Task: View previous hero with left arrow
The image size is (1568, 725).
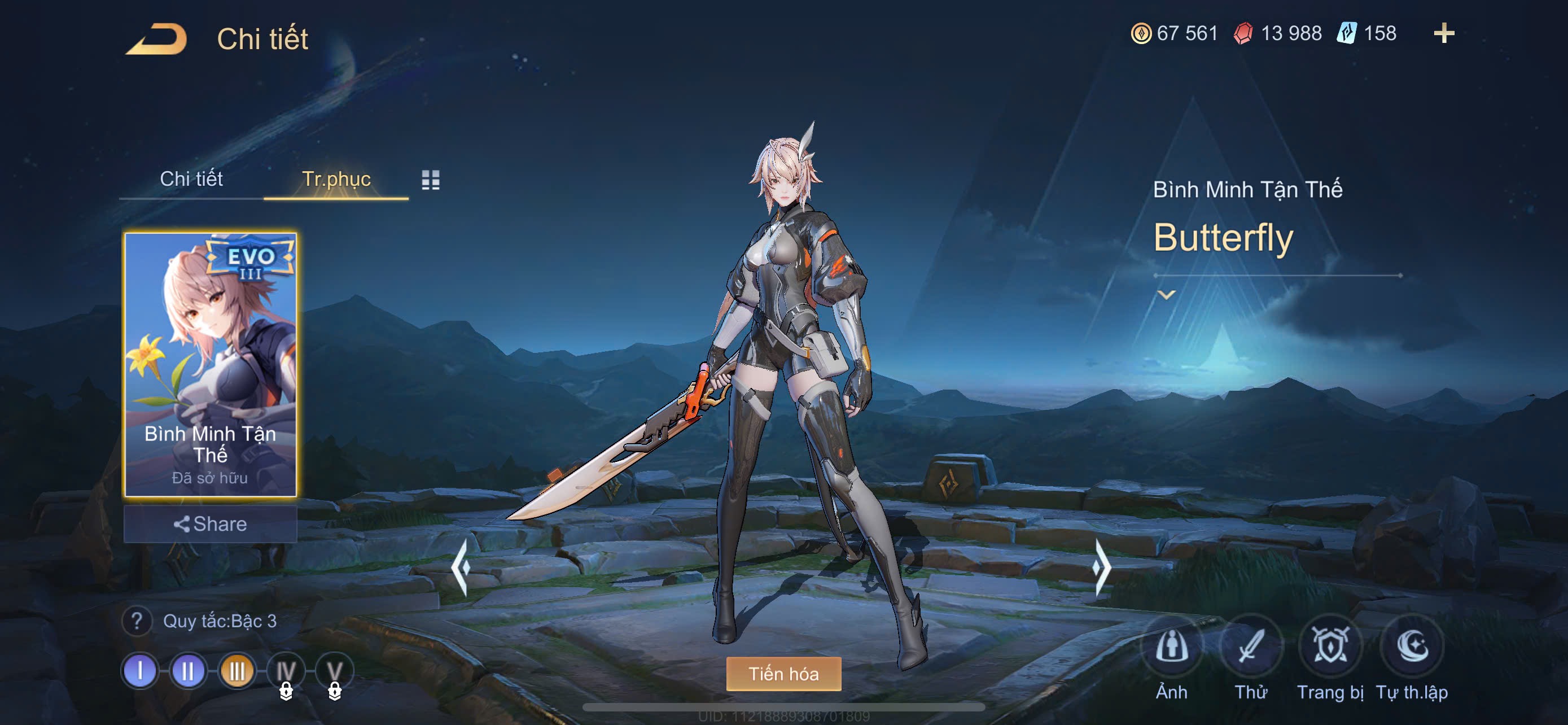Action: (461, 567)
